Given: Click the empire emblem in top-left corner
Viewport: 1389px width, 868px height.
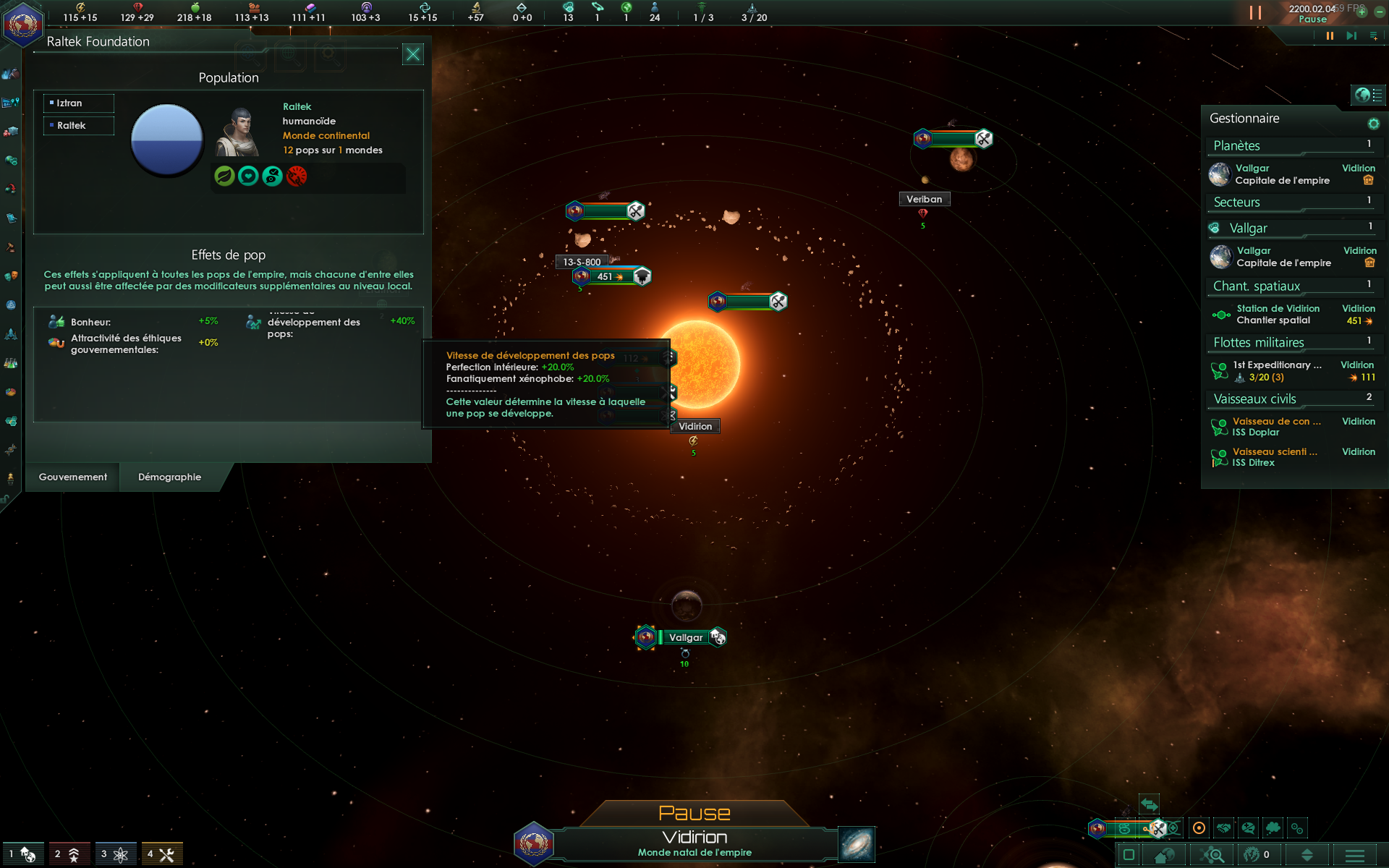Looking at the screenshot, I should pyautogui.click(x=22, y=23).
